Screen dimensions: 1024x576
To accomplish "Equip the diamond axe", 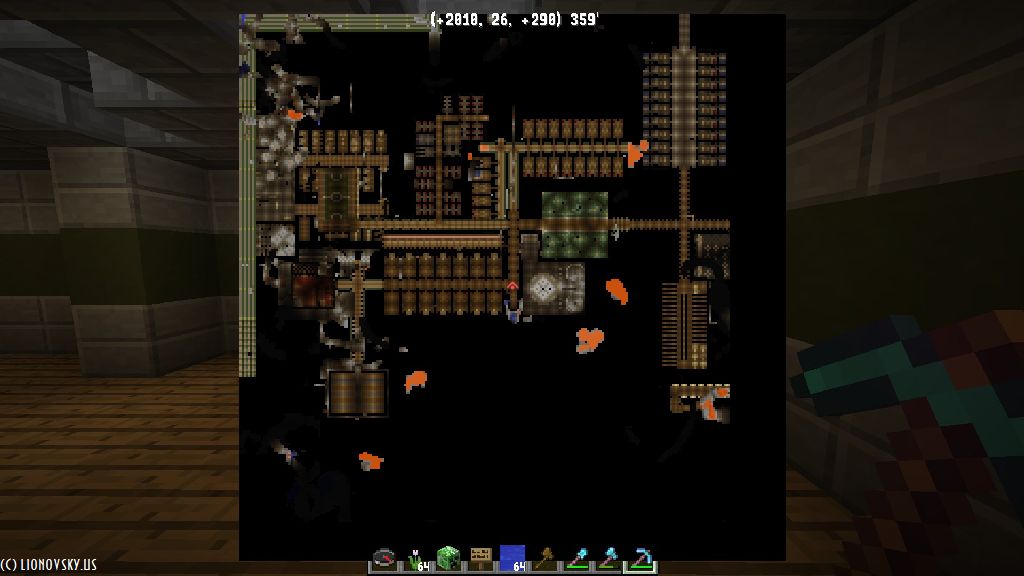I will pos(608,558).
